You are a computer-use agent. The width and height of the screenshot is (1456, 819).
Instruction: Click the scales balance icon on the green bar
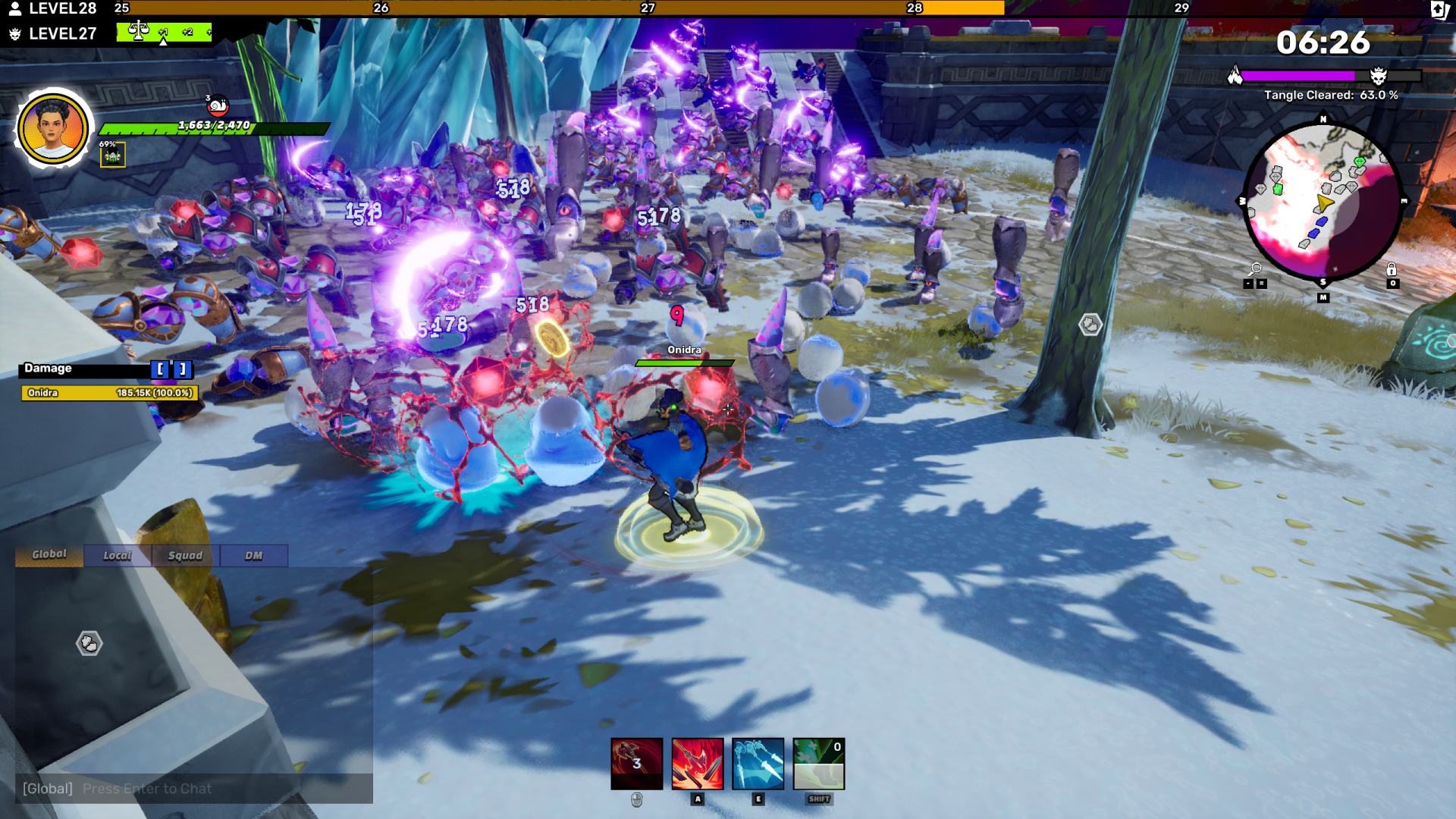click(139, 32)
